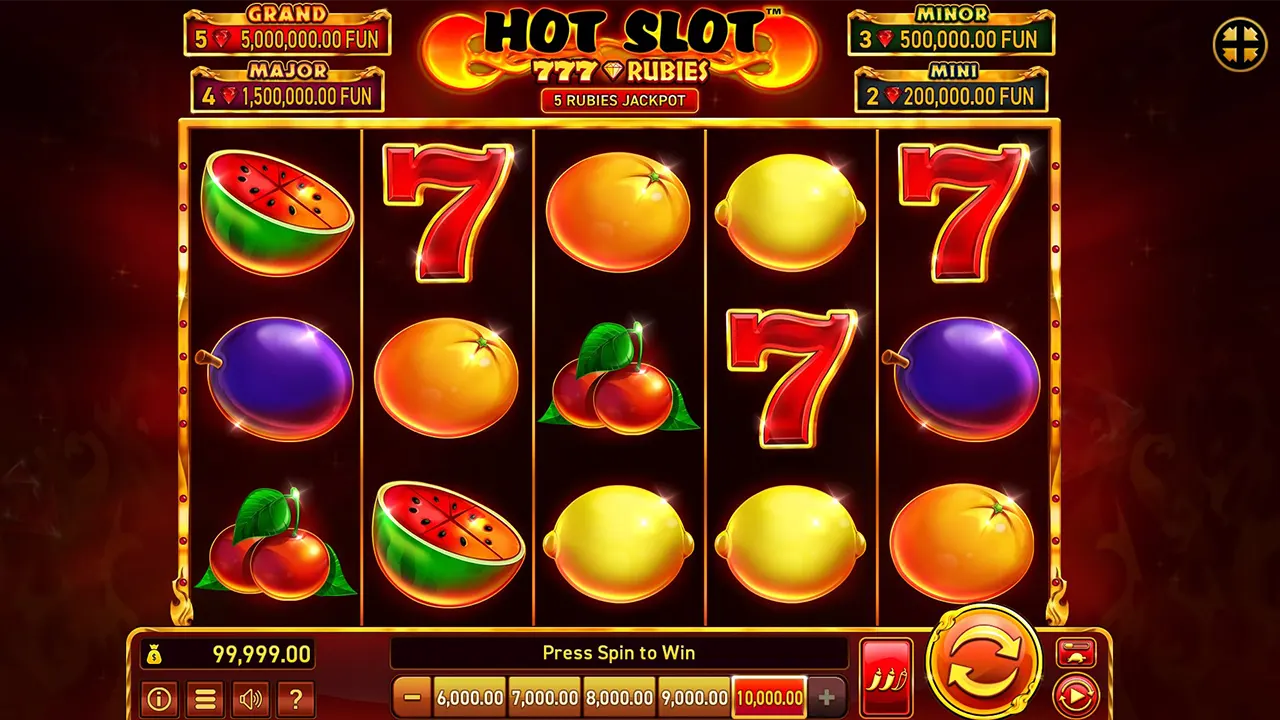
Task: Decrease the bet with the minus button
Action: (412, 697)
